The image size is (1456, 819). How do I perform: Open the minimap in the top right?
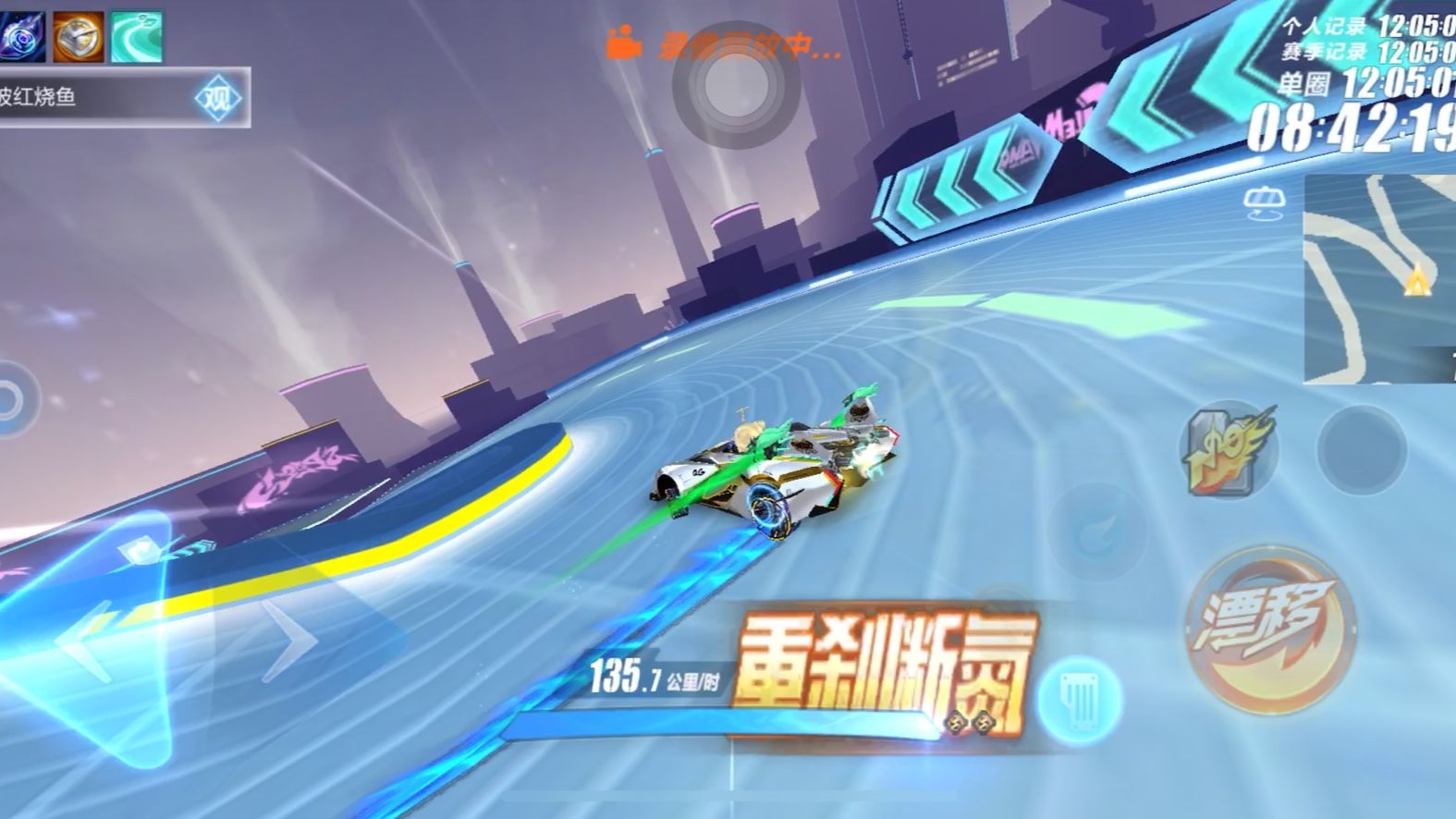1377,277
